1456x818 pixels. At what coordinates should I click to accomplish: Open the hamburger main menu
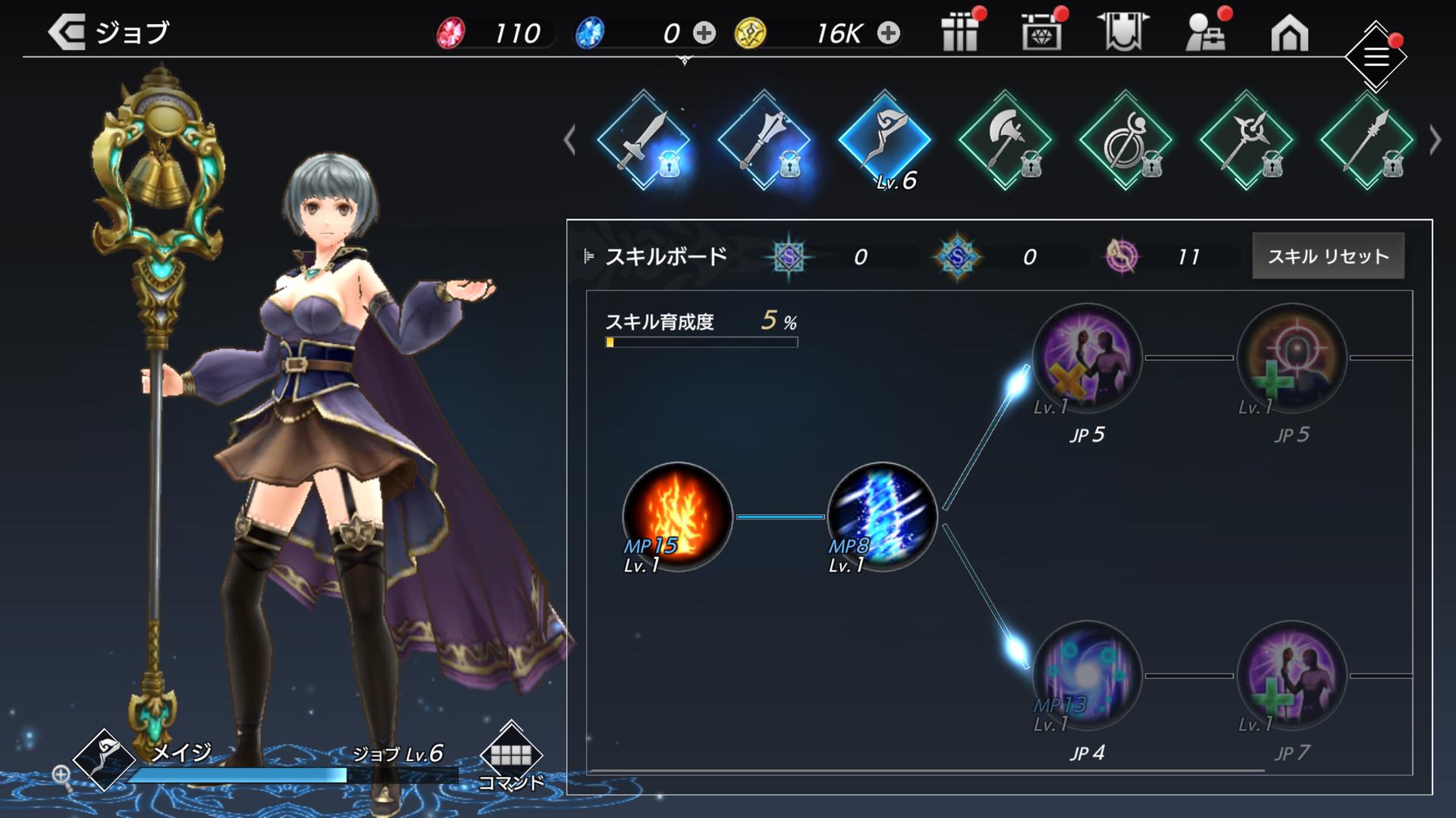pyautogui.click(x=1376, y=57)
